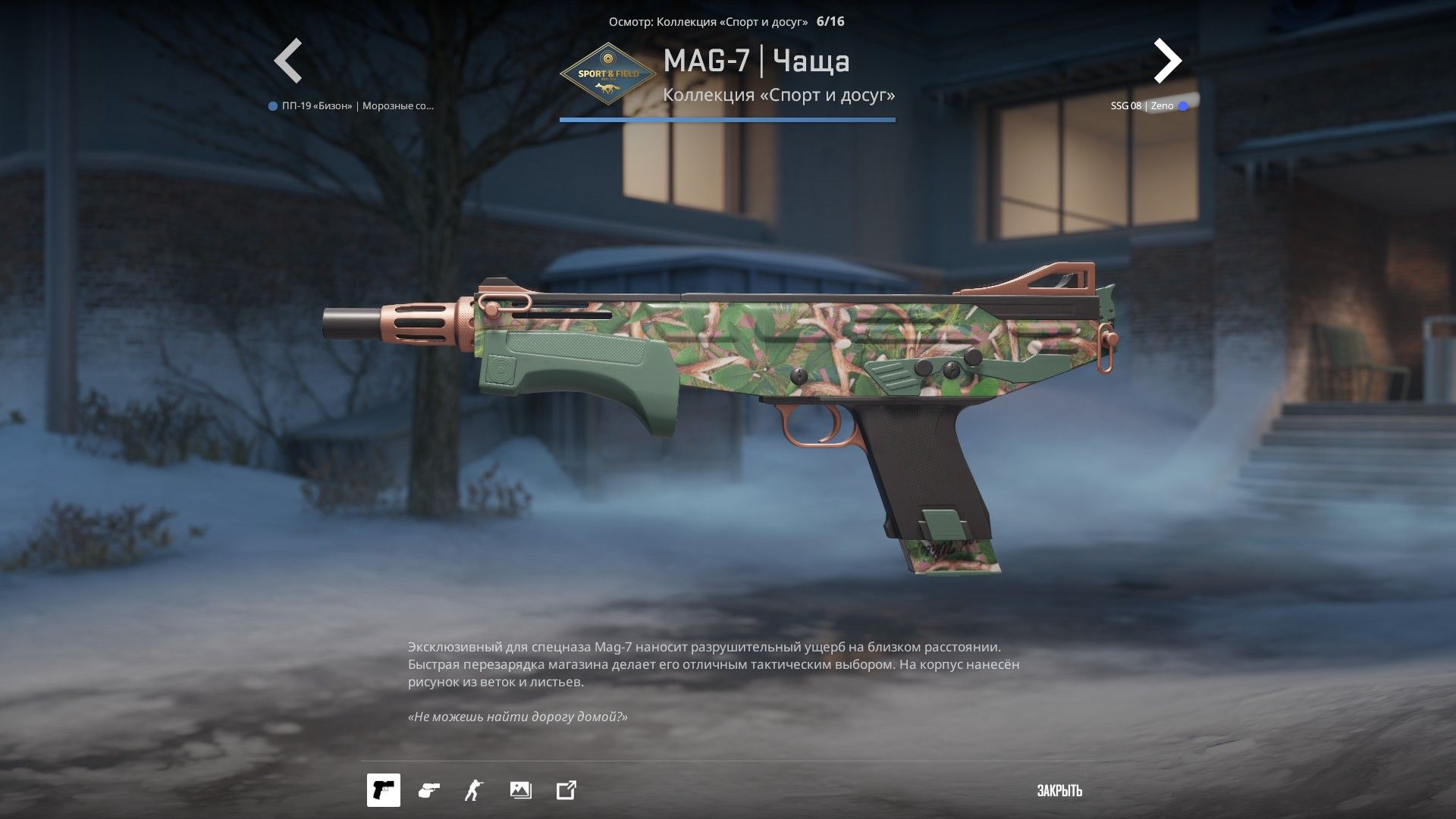Close the inspection screen with ЗАКРЫТЬ
This screenshot has height=819, width=1456.
pos(1059,791)
